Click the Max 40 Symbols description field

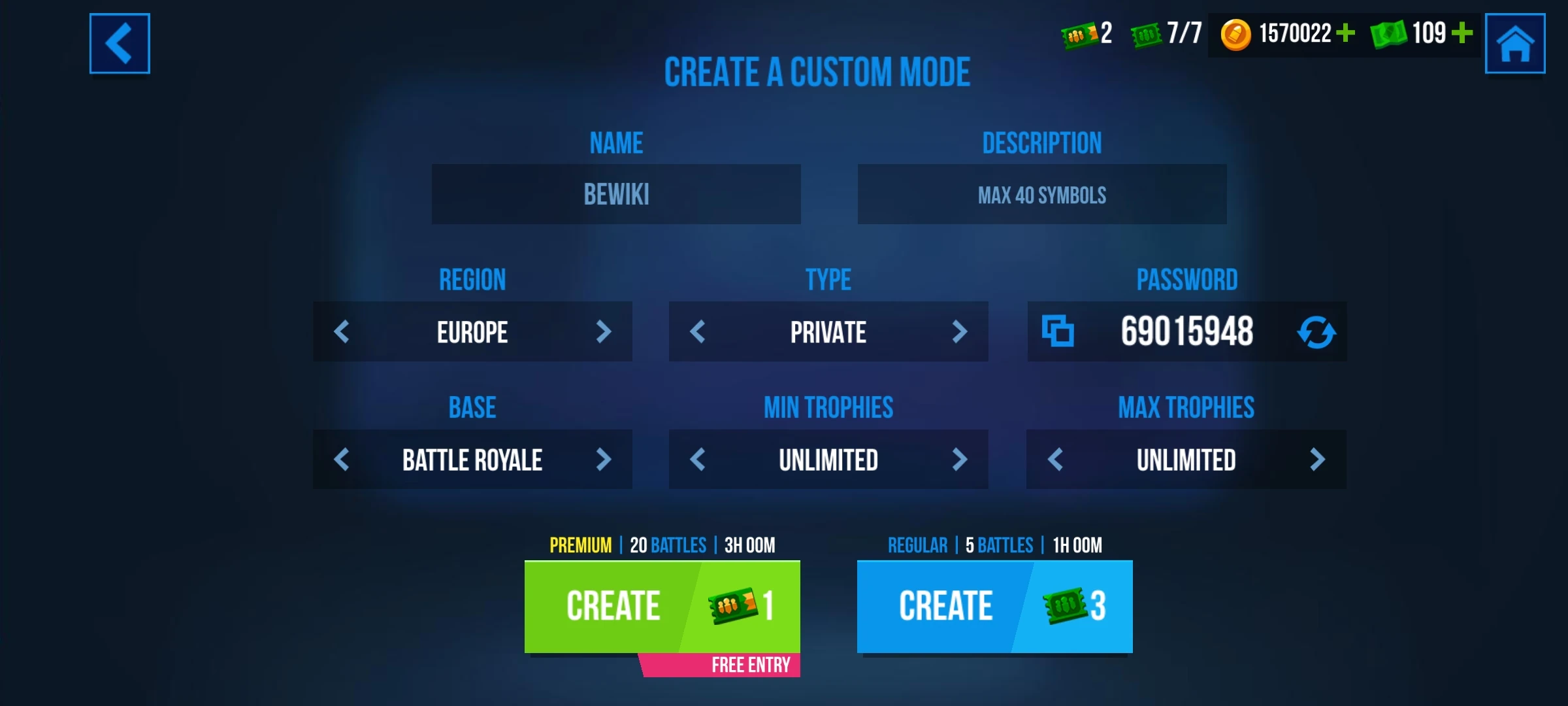point(1041,194)
